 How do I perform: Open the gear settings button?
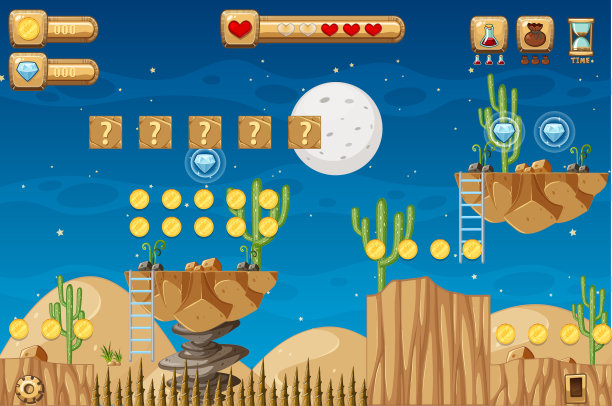tap(29, 388)
